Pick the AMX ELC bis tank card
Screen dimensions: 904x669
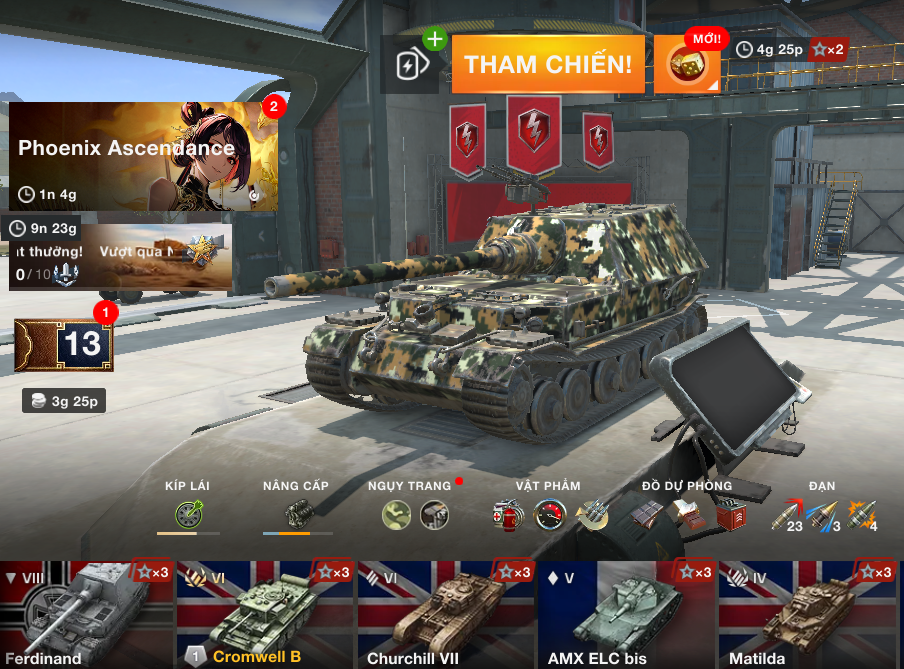pos(626,614)
